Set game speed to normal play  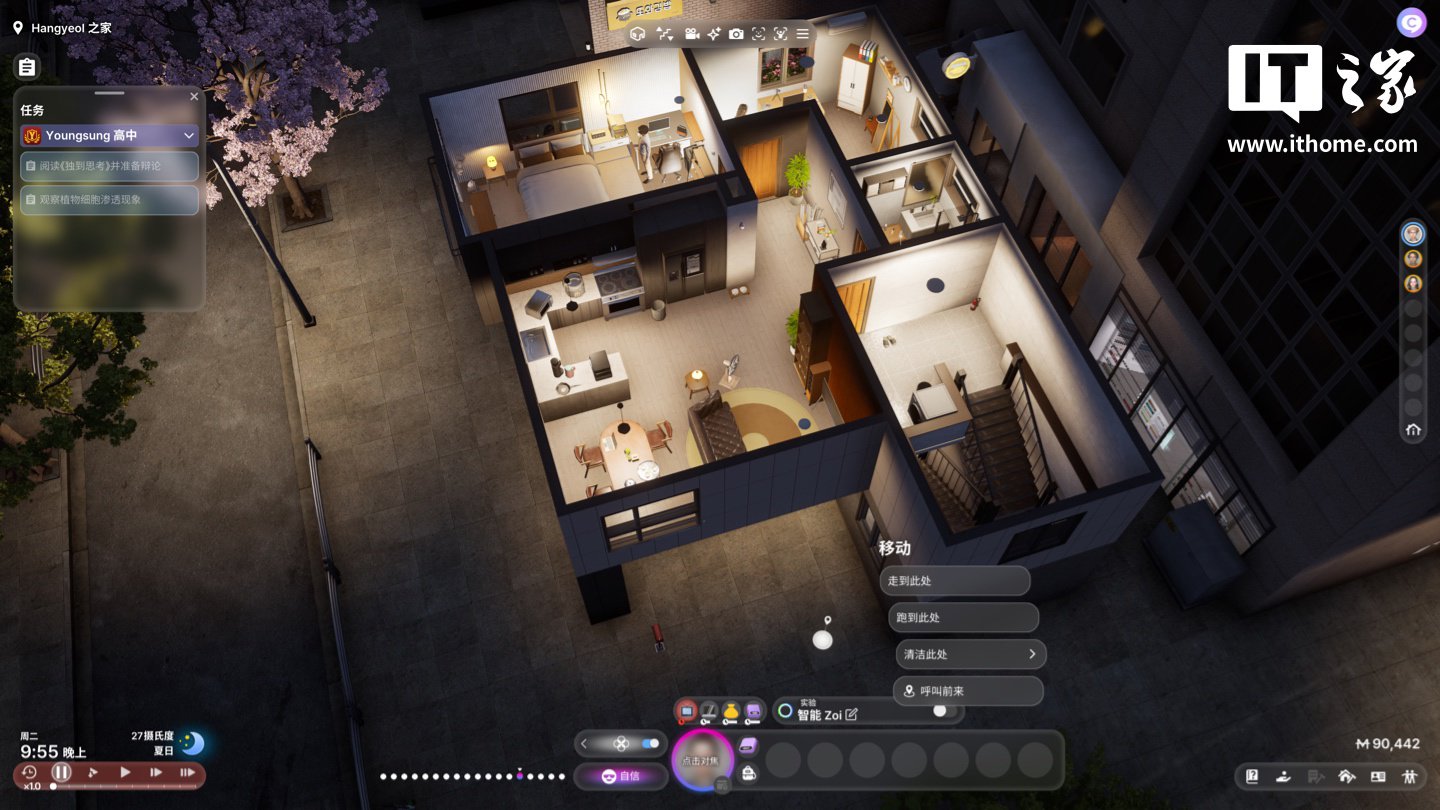[125, 772]
